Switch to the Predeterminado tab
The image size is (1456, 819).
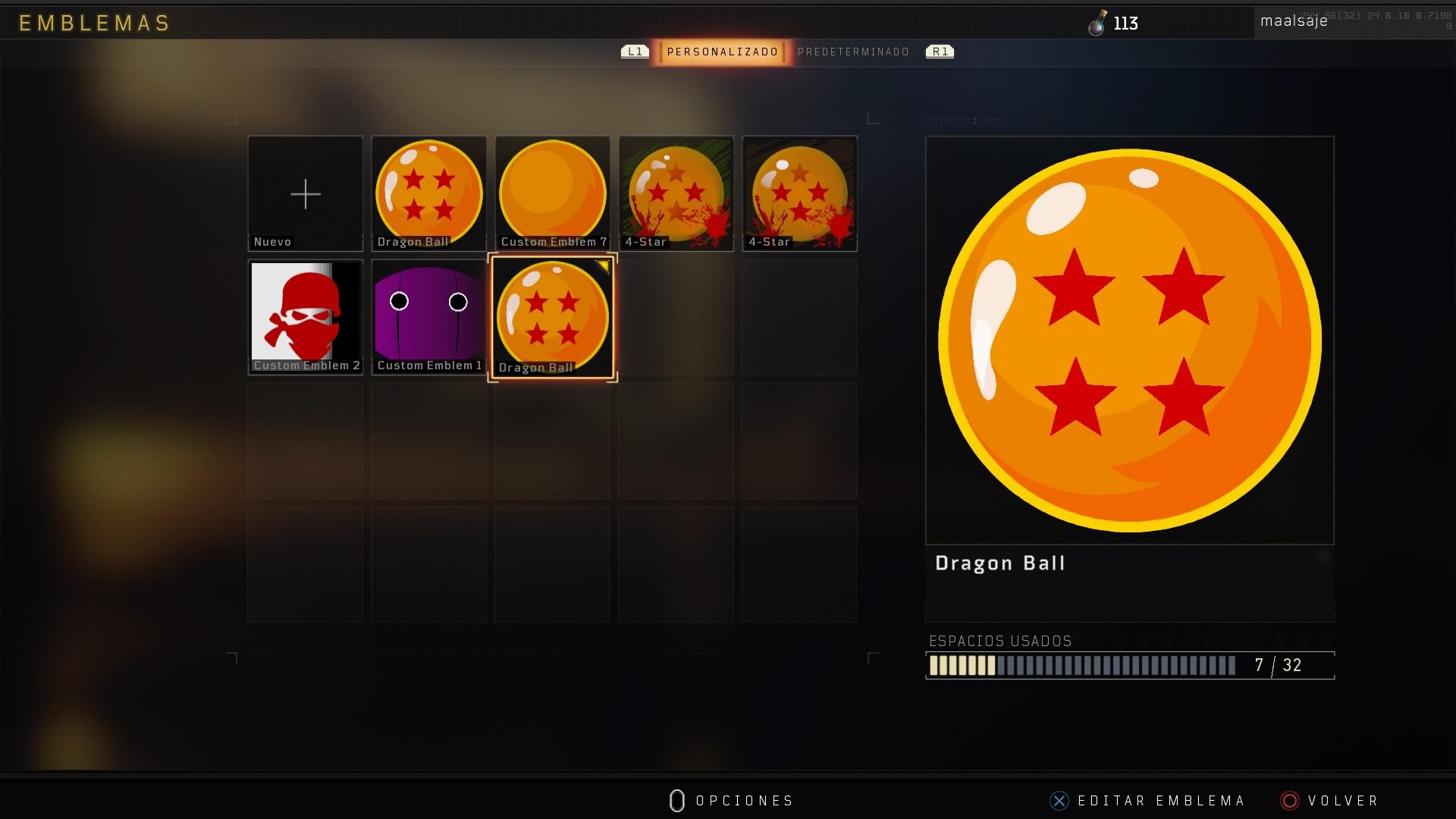tap(853, 52)
